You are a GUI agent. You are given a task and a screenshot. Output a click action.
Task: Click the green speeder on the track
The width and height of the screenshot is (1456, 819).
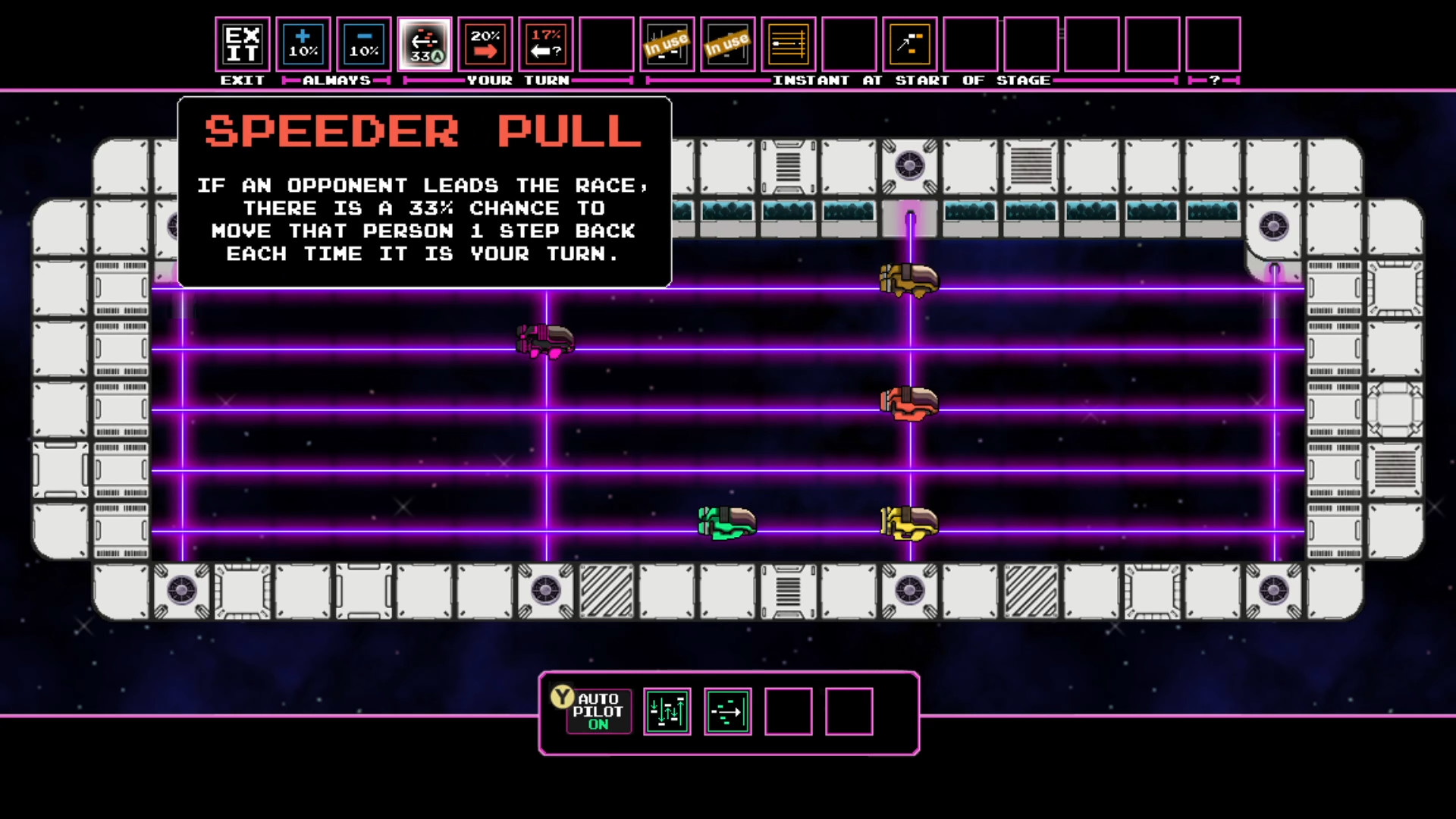click(726, 522)
